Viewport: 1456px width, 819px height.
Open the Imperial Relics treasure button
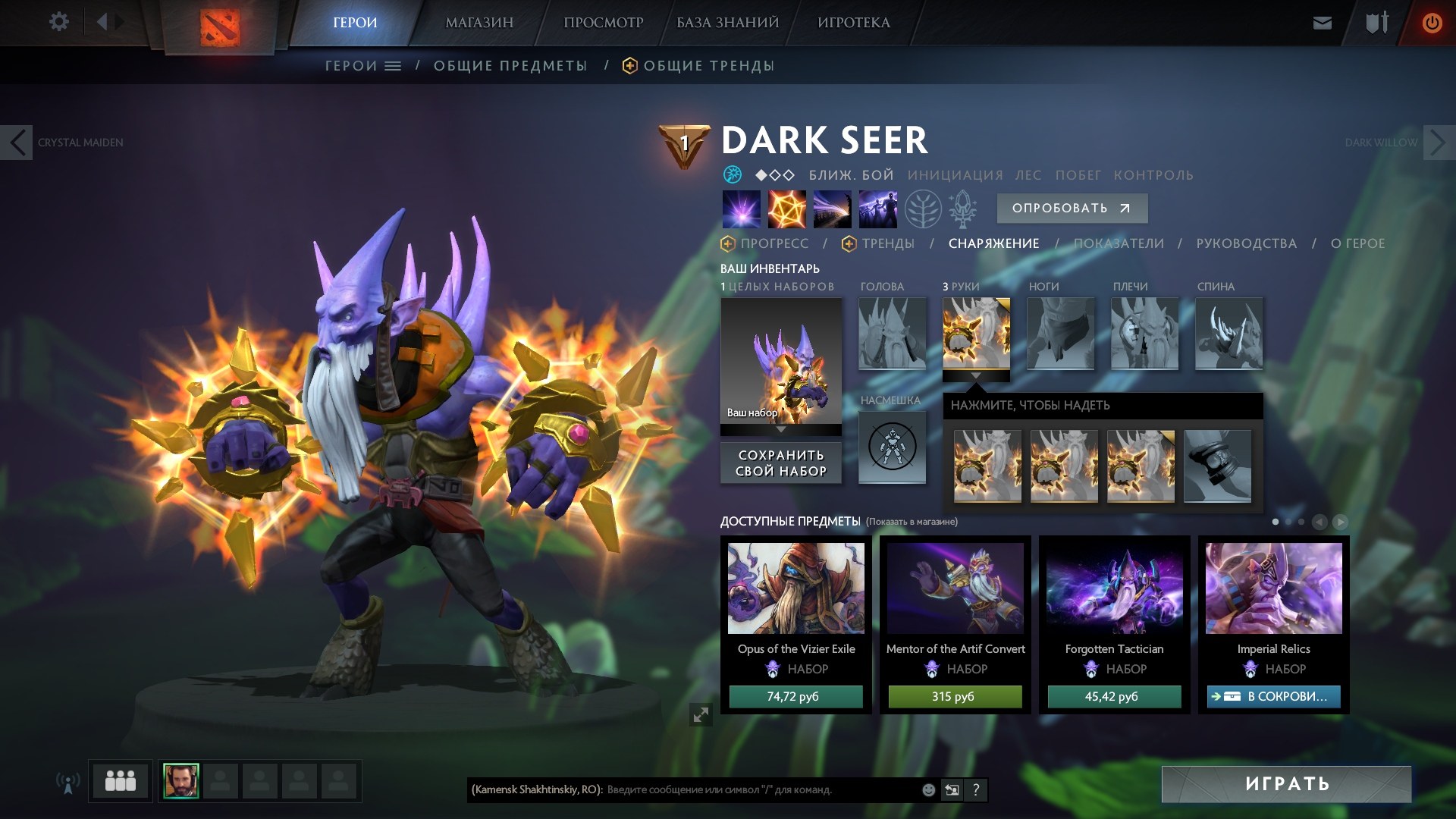coord(1273,696)
